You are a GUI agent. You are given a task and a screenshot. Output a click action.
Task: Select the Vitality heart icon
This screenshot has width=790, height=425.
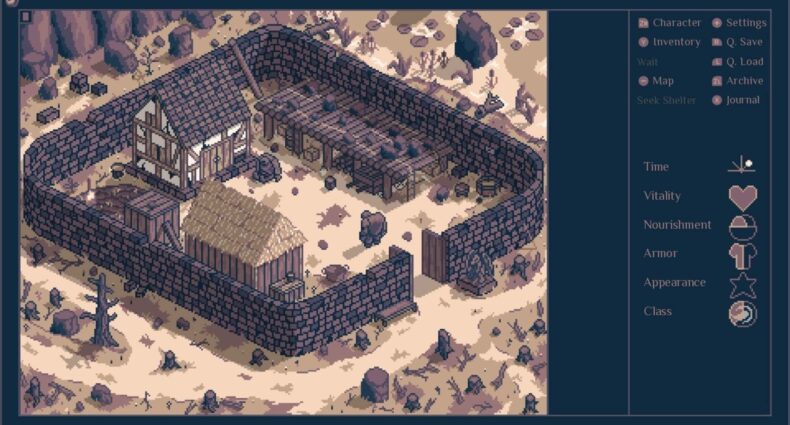(x=742, y=197)
